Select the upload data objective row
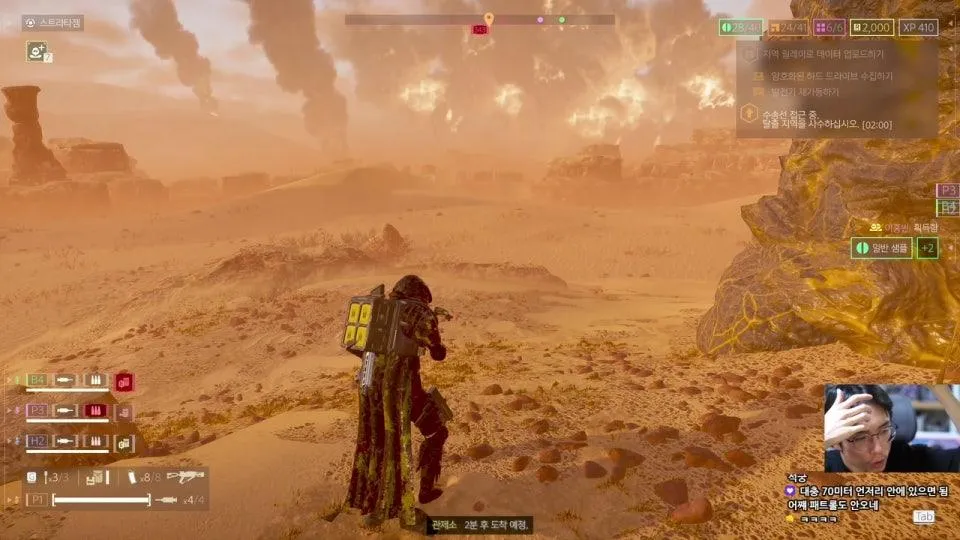Viewport: 960px width, 540px height. point(810,53)
